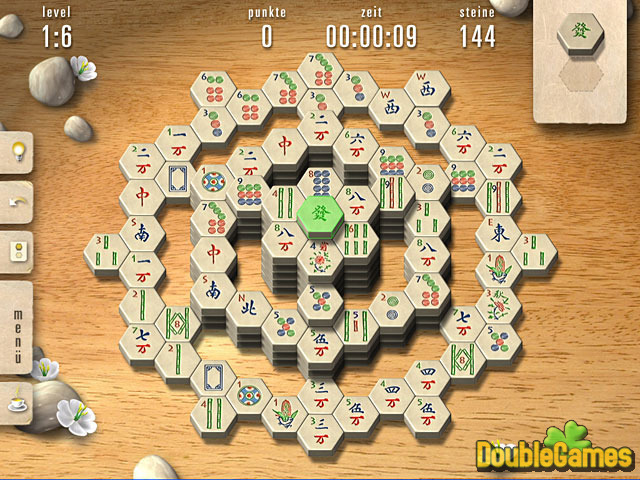Pick the East wind tile marked E
This screenshot has width=640, height=480.
click(x=497, y=232)
